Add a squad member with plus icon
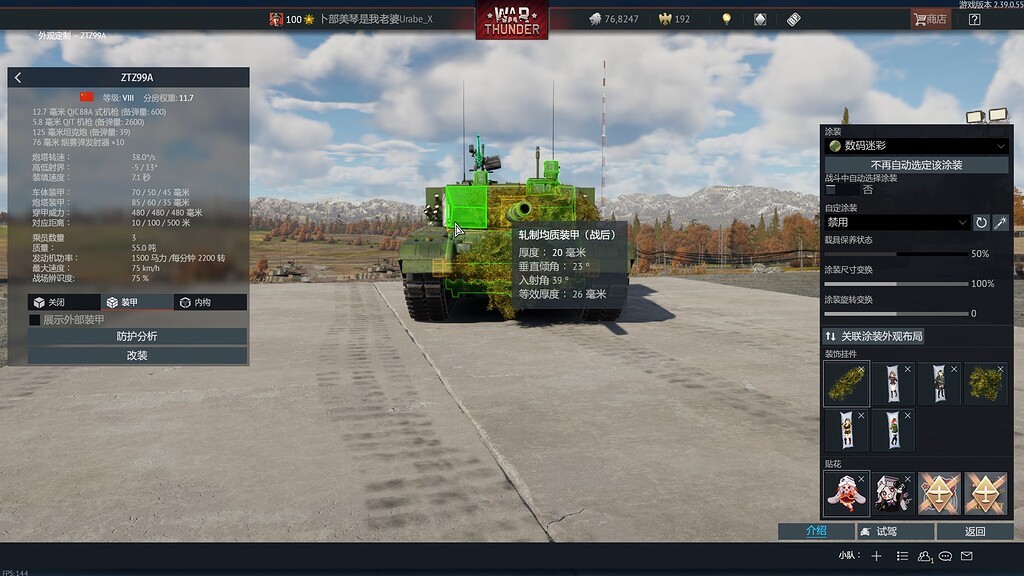 pos(877,556)
